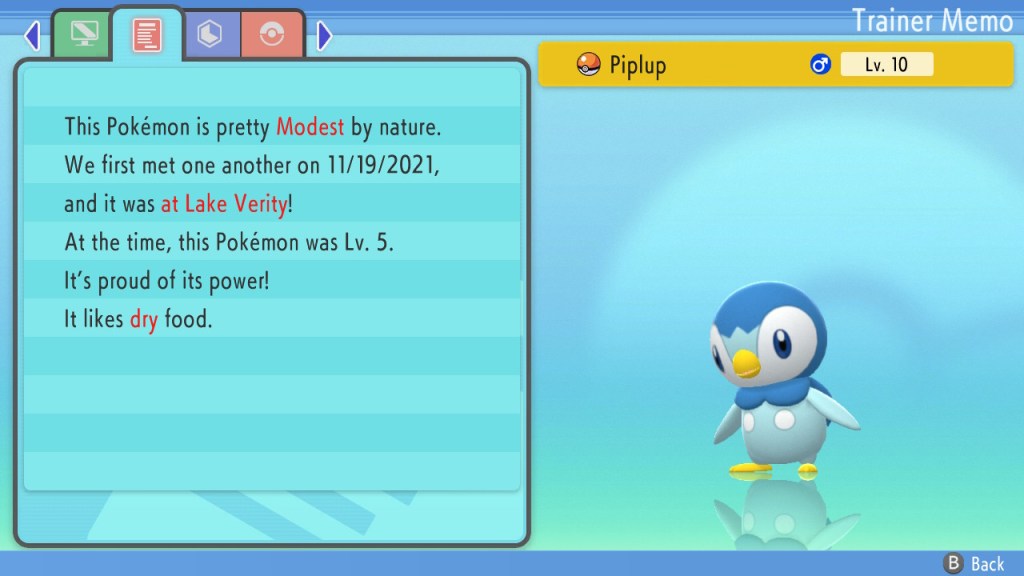1024x576 pixels.
Task: Open the blue hexagon stats tab
Action: (x=211, y=36)
